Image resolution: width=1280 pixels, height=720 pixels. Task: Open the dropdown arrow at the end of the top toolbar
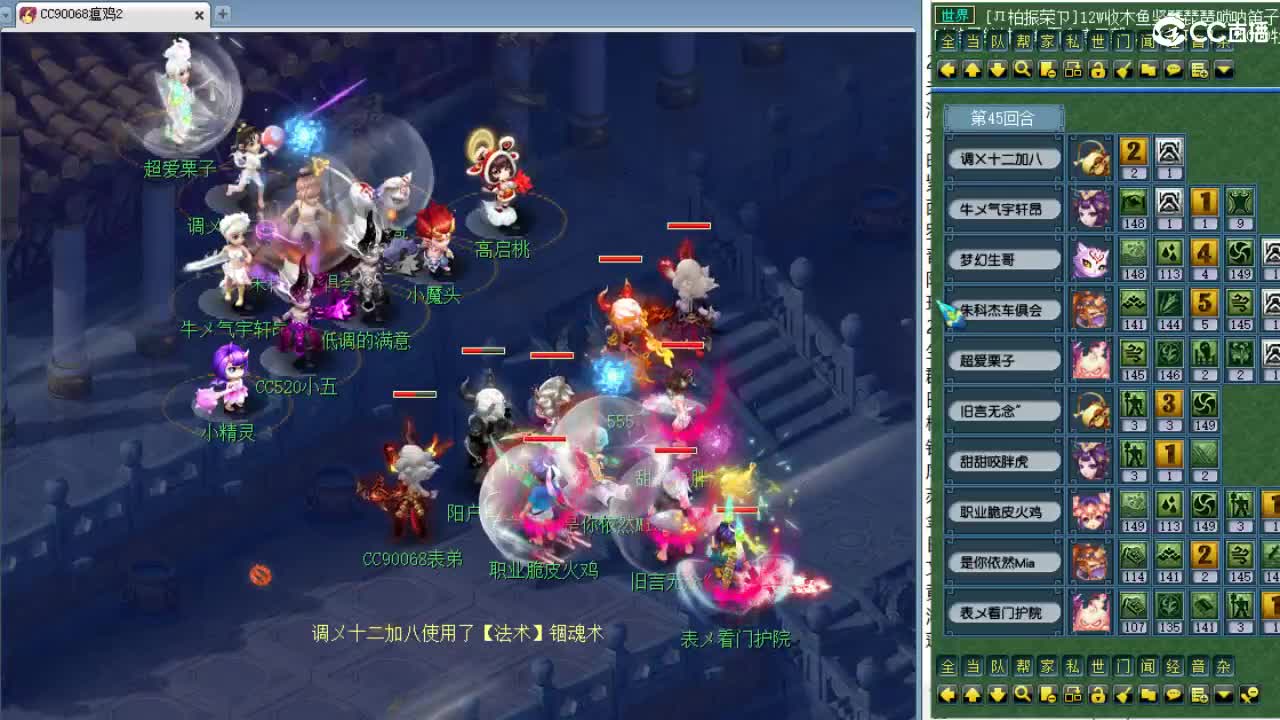pyautogui.click(x=1226, y=70)
